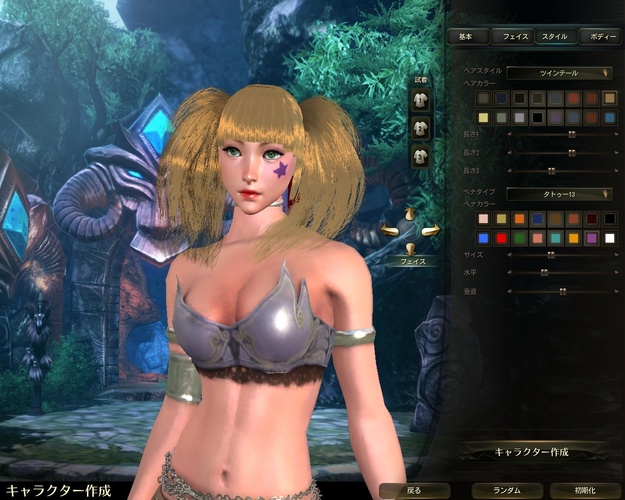Choose the white tattoo color swatch

point(609,238)
